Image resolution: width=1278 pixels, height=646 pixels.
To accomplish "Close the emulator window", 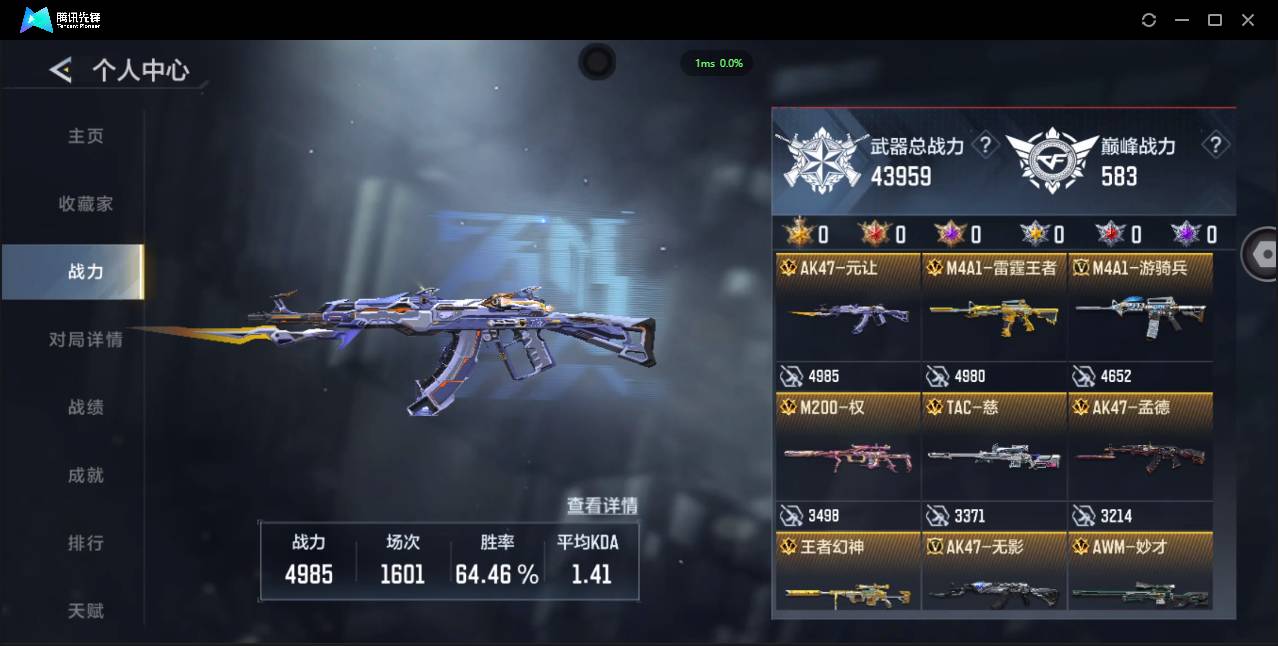I will tap(1248, 20).
